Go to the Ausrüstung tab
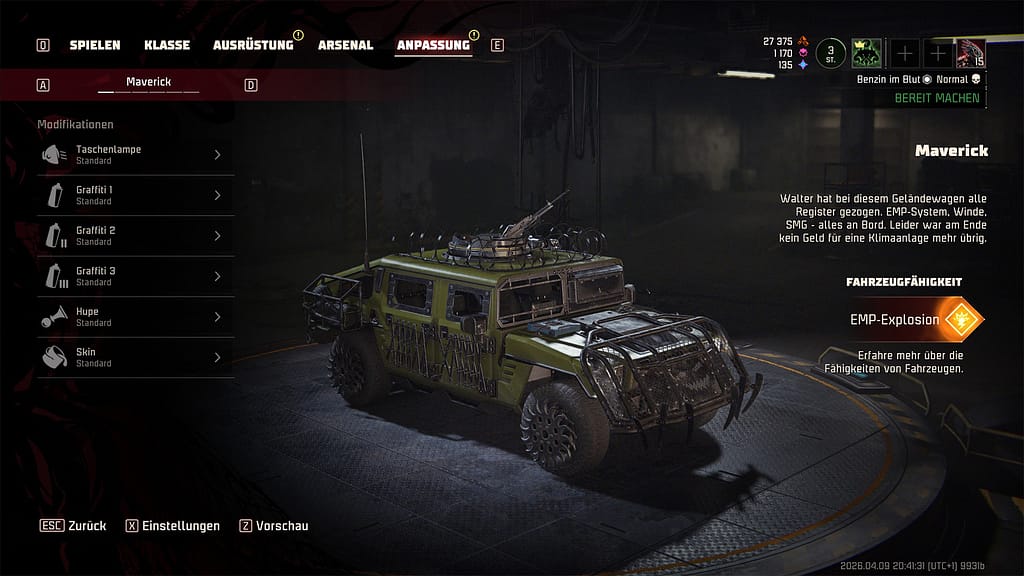 coord(252,45)
